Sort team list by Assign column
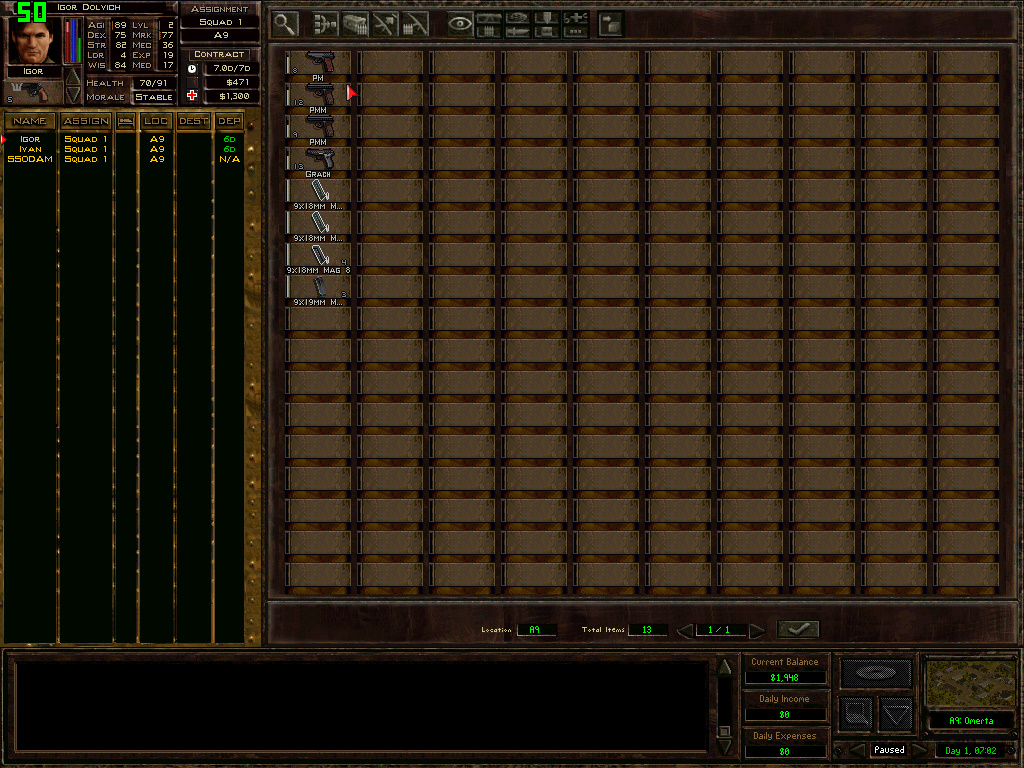The height and width of the screenshot is (768, 1024). tap(86, 121)
